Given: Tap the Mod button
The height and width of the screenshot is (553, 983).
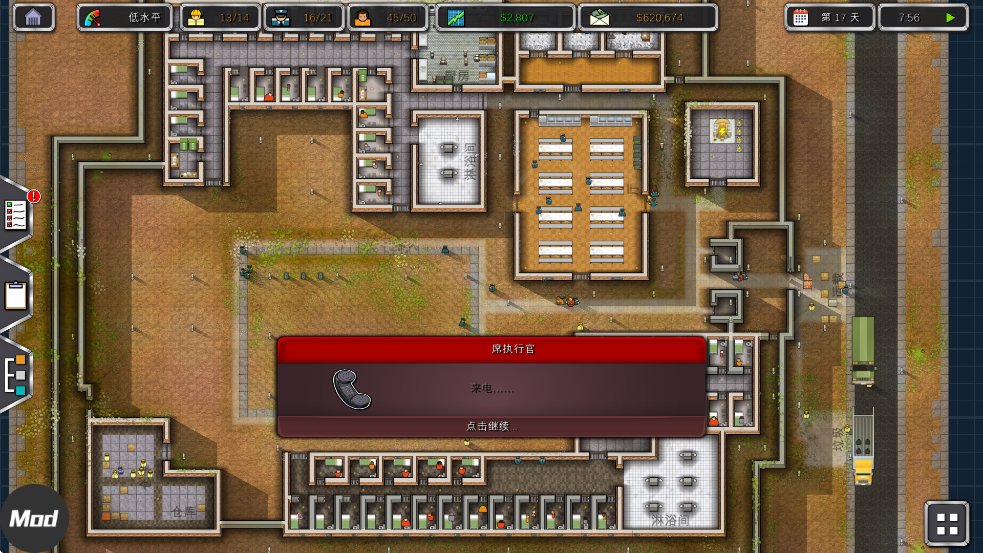Looking at the screenshot, I should 33,519.
